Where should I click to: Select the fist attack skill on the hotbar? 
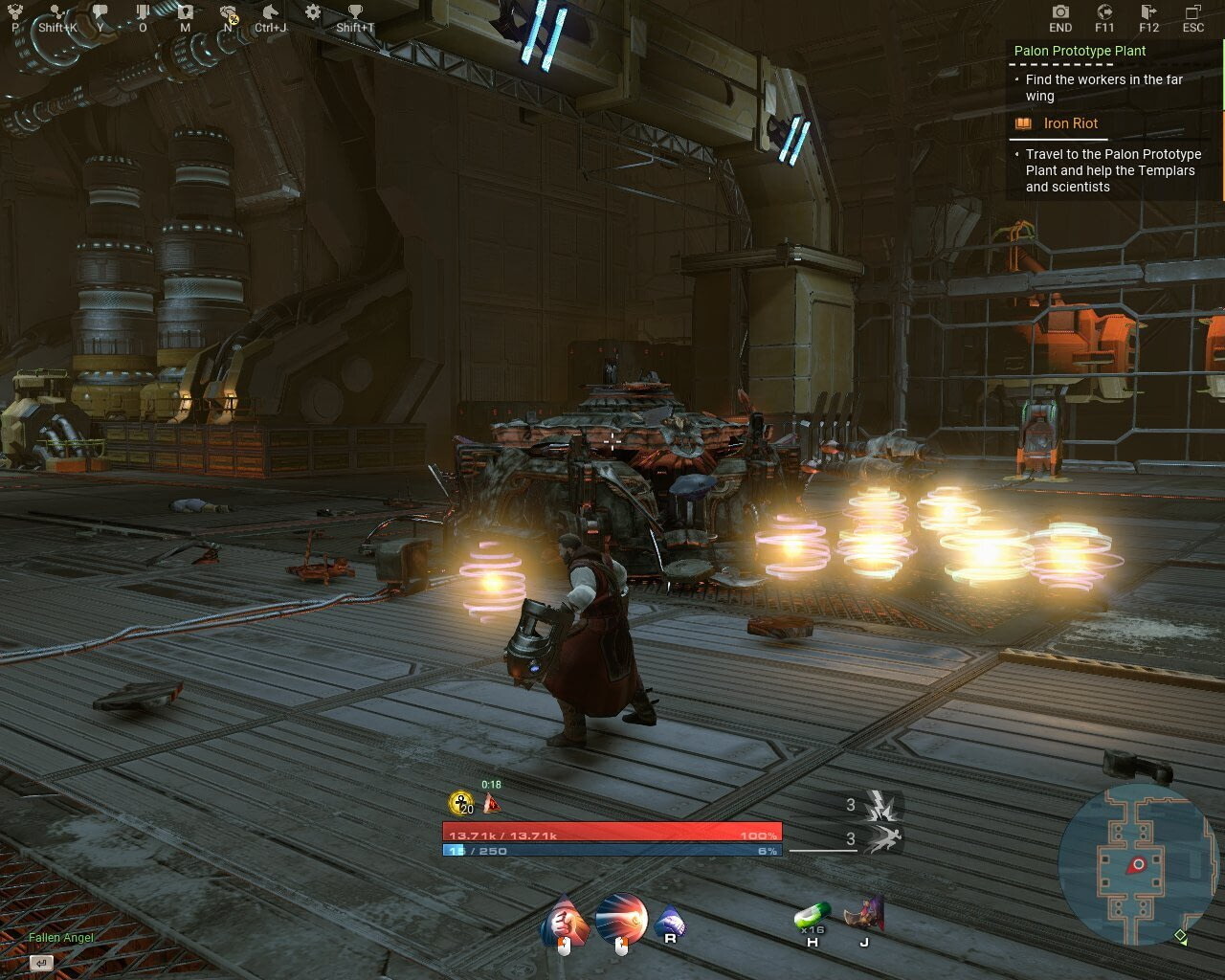565,919
